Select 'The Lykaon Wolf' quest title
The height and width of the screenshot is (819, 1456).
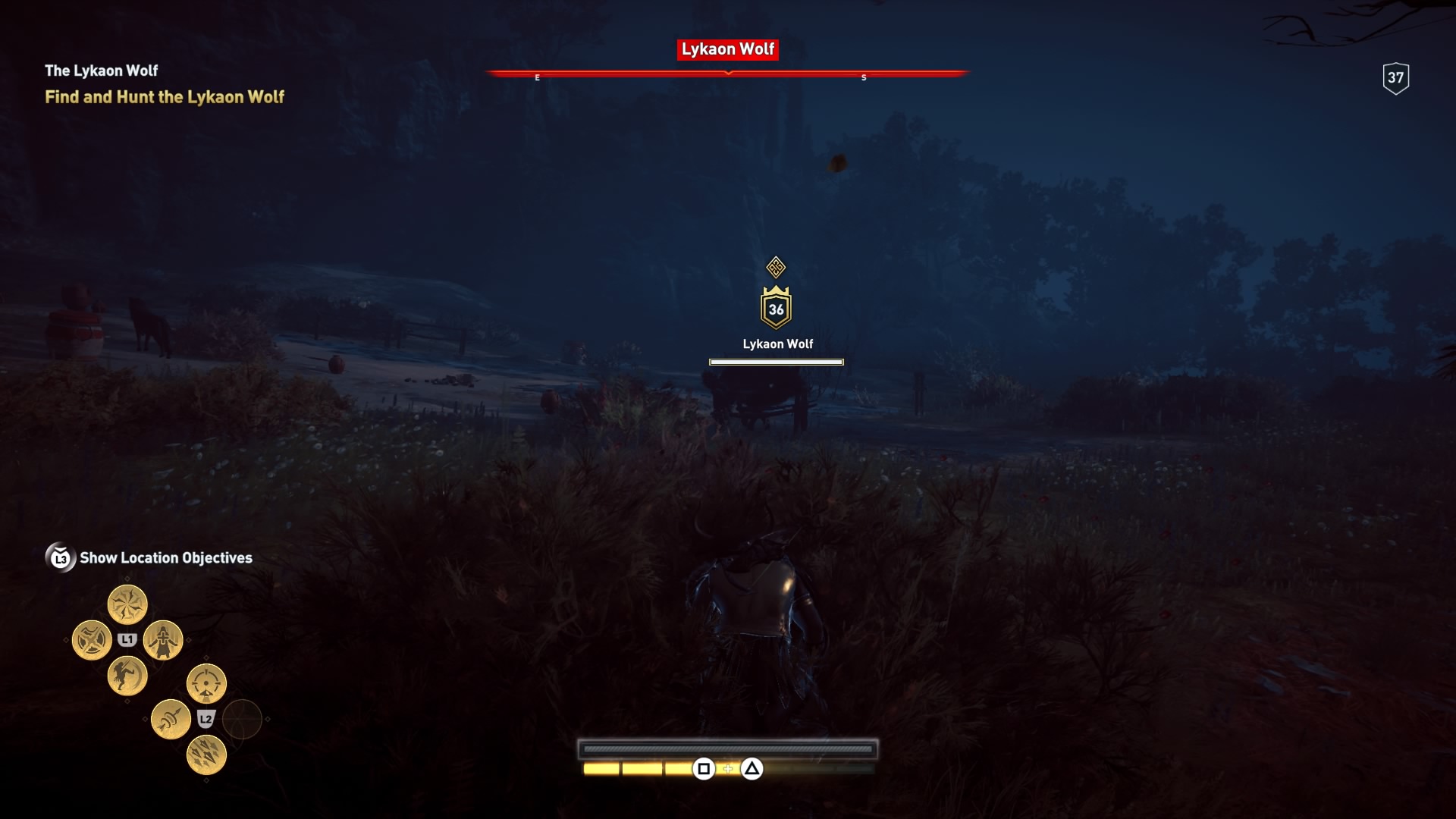[101, 70]
